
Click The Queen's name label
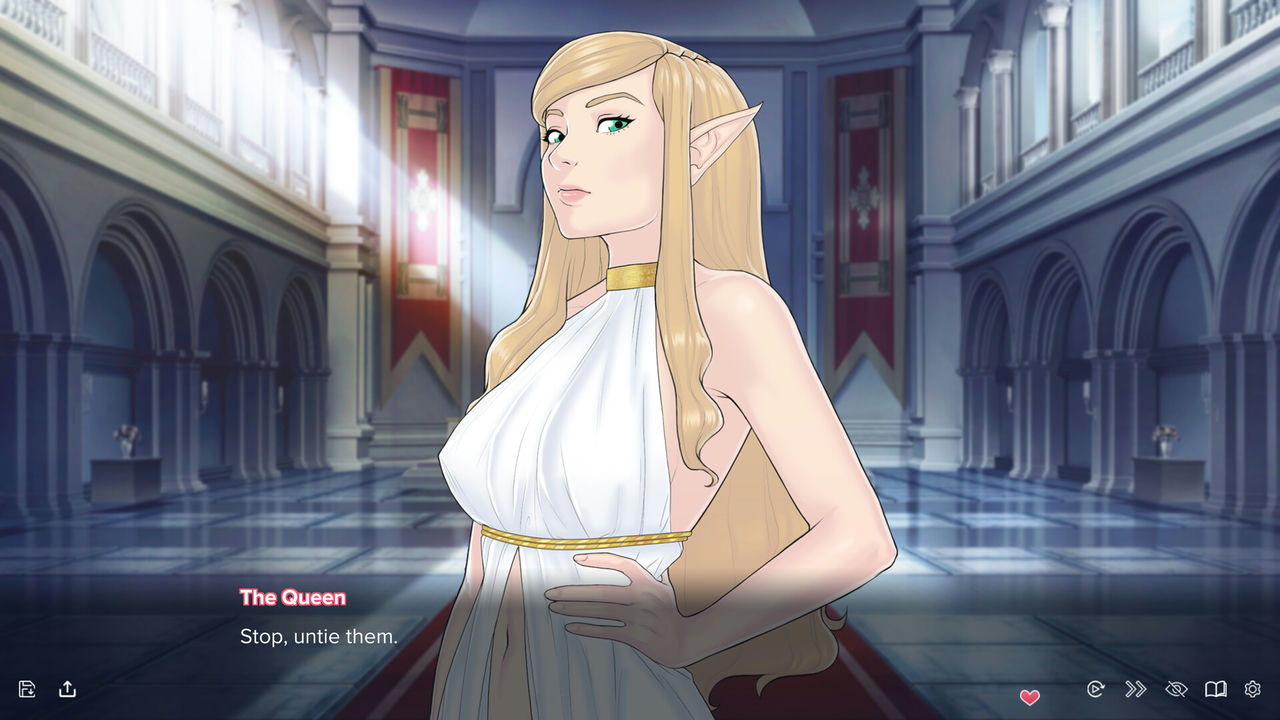point(293,597)
